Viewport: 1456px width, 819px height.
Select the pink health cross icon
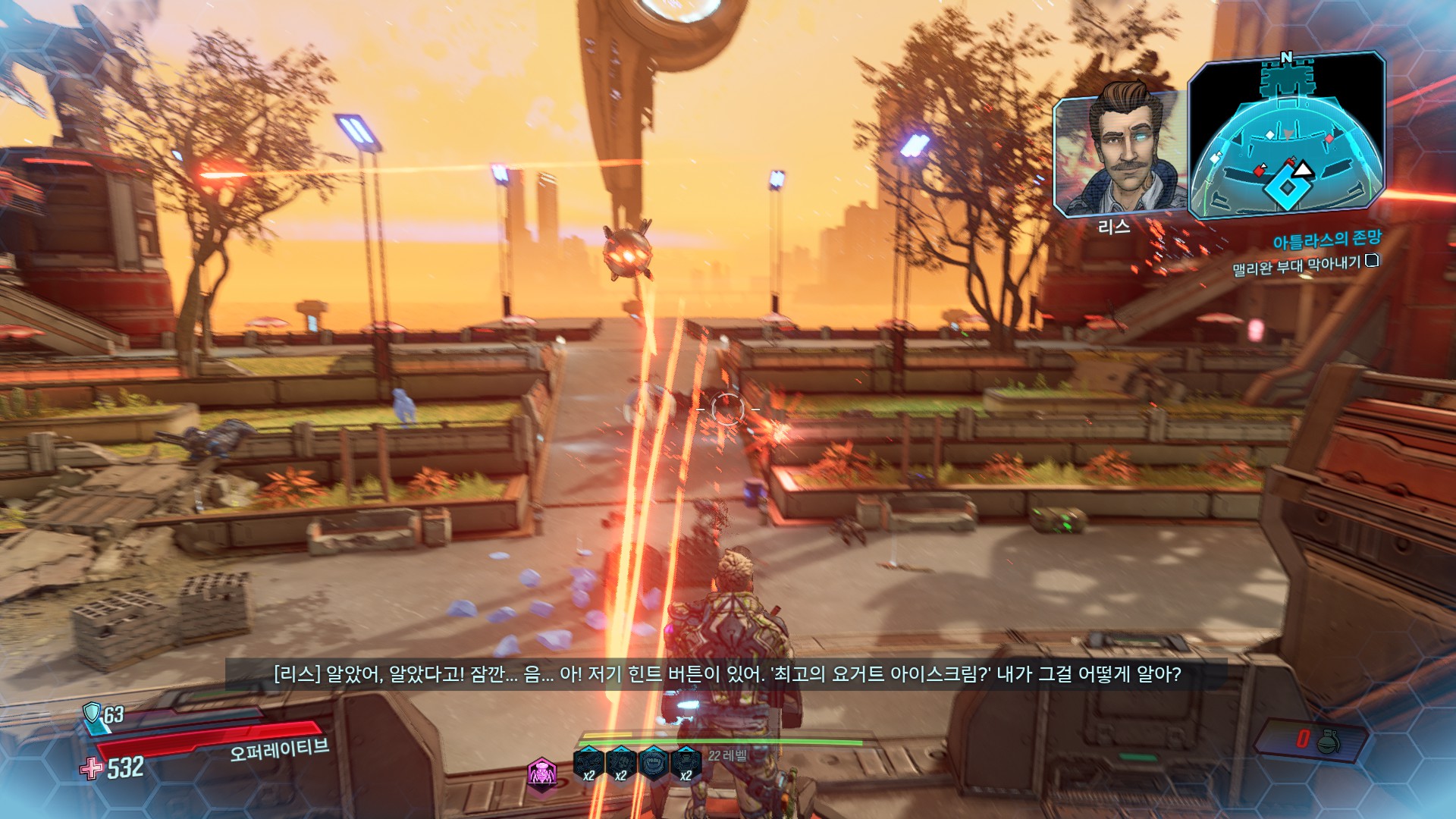tap(92, 768)
